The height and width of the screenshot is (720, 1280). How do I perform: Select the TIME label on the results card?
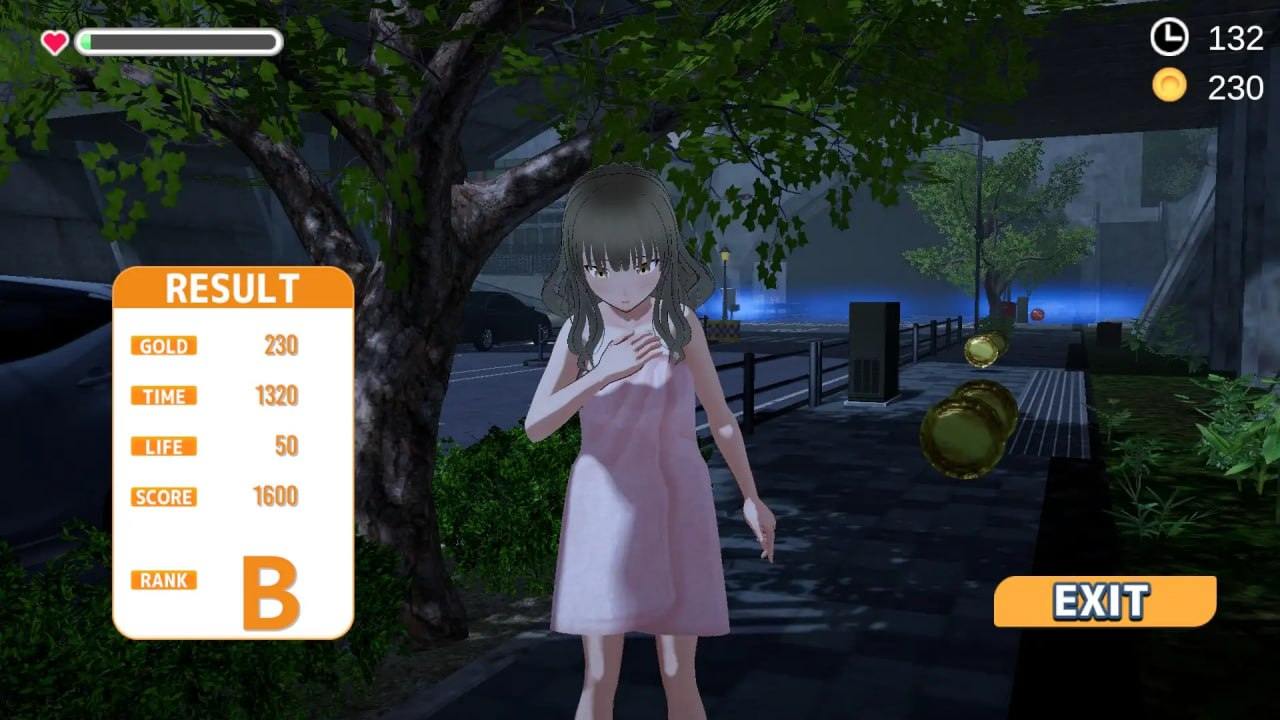click(x=162, y=396)
